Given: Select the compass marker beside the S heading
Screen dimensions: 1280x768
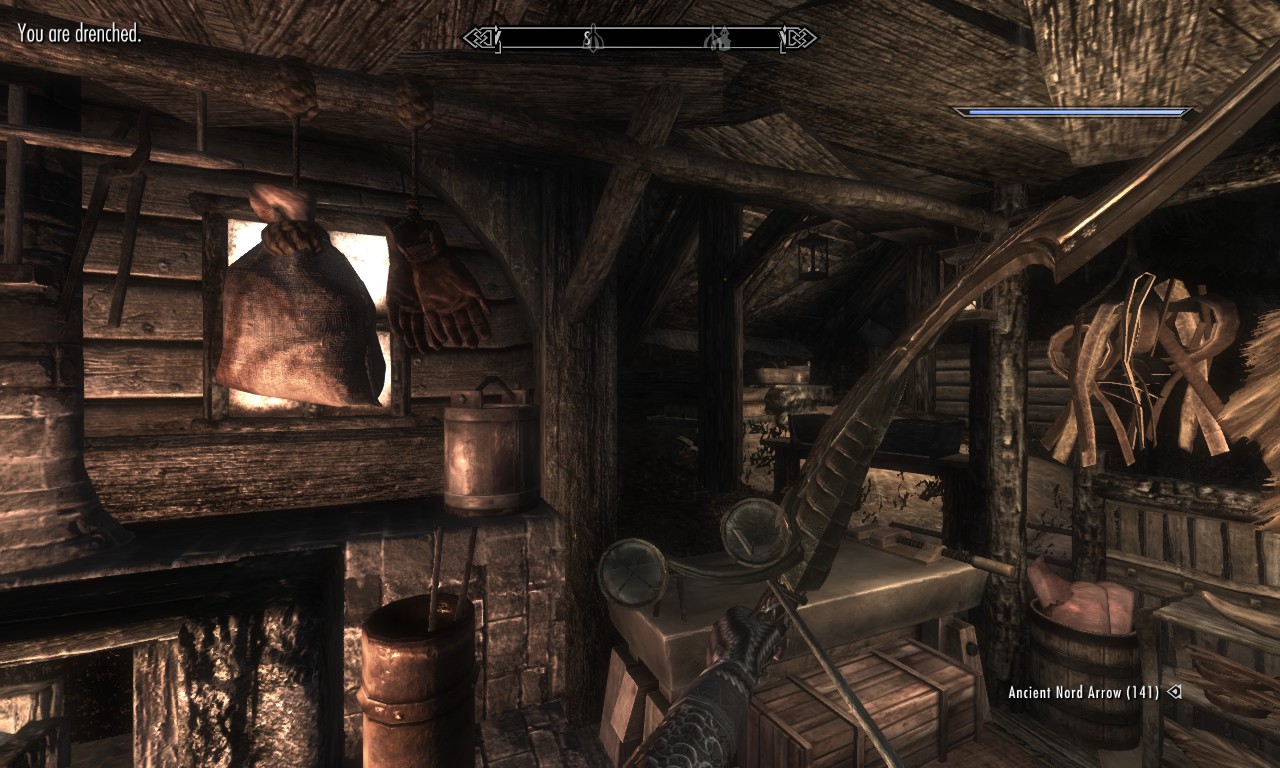Looking at the screenshot, I should pyautogui.click(x=593, y=38).
